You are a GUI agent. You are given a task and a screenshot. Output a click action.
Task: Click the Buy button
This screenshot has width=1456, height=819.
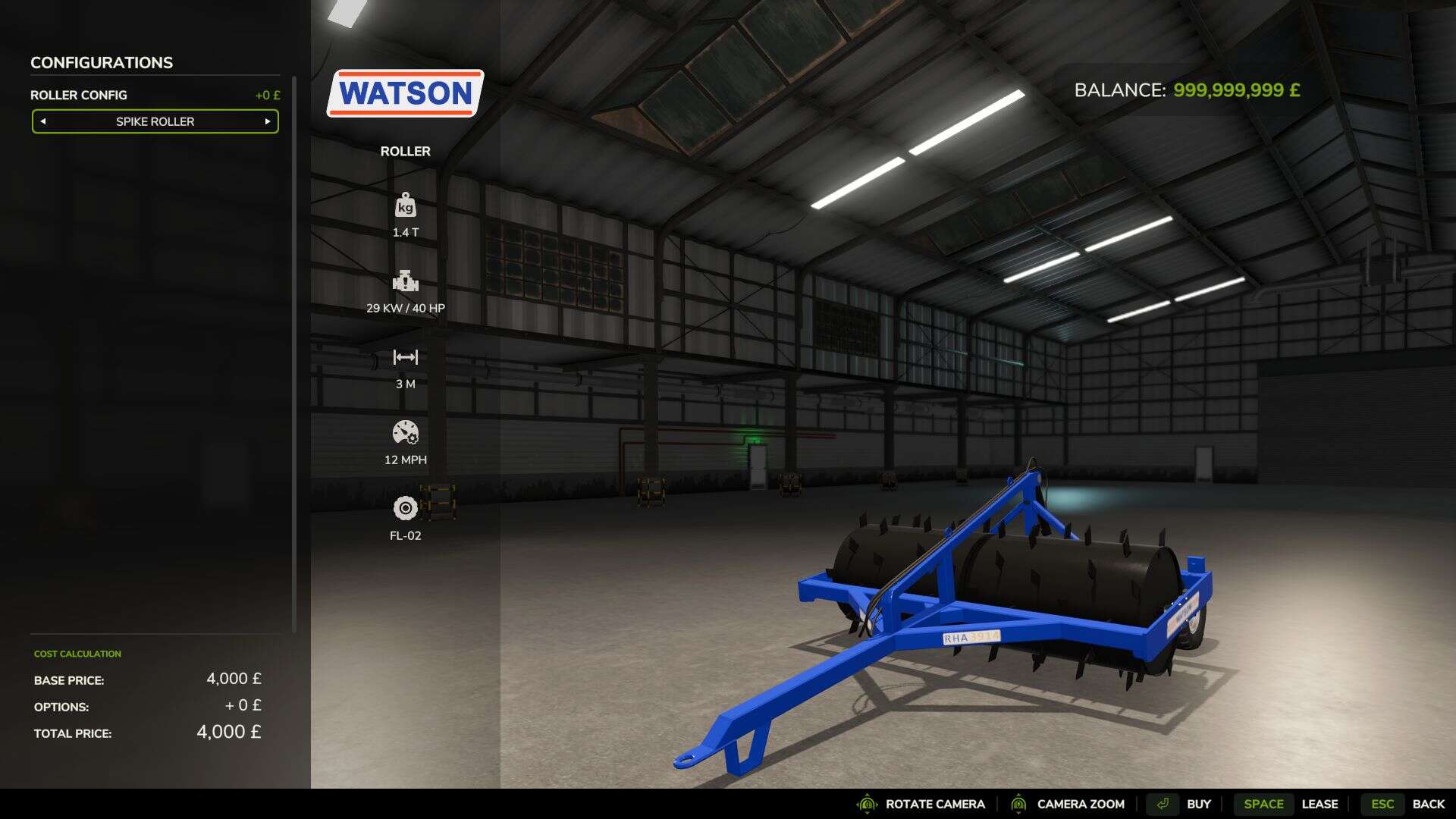point(1198,804)
